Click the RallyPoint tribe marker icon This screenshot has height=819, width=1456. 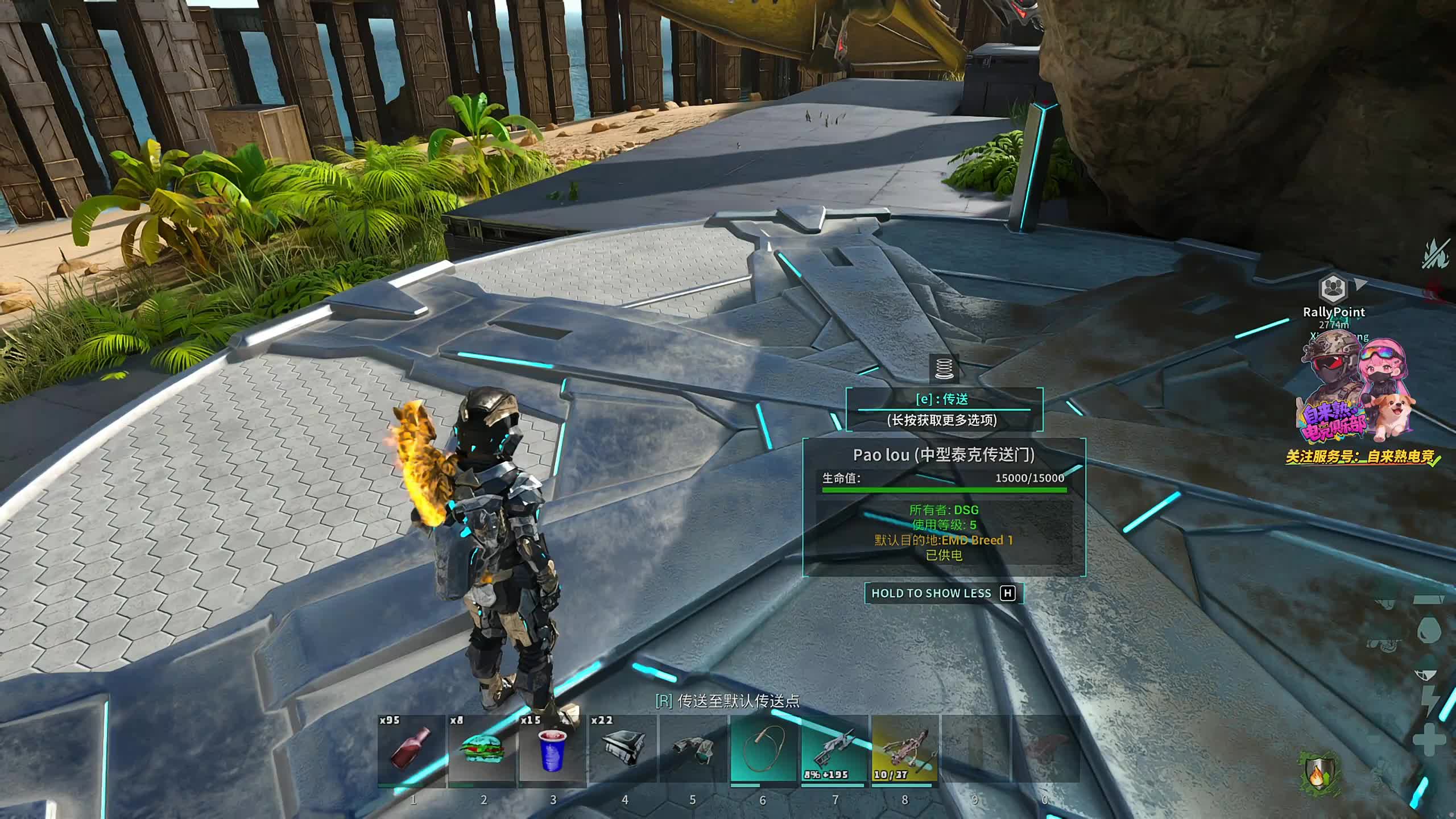point(1333,289)
